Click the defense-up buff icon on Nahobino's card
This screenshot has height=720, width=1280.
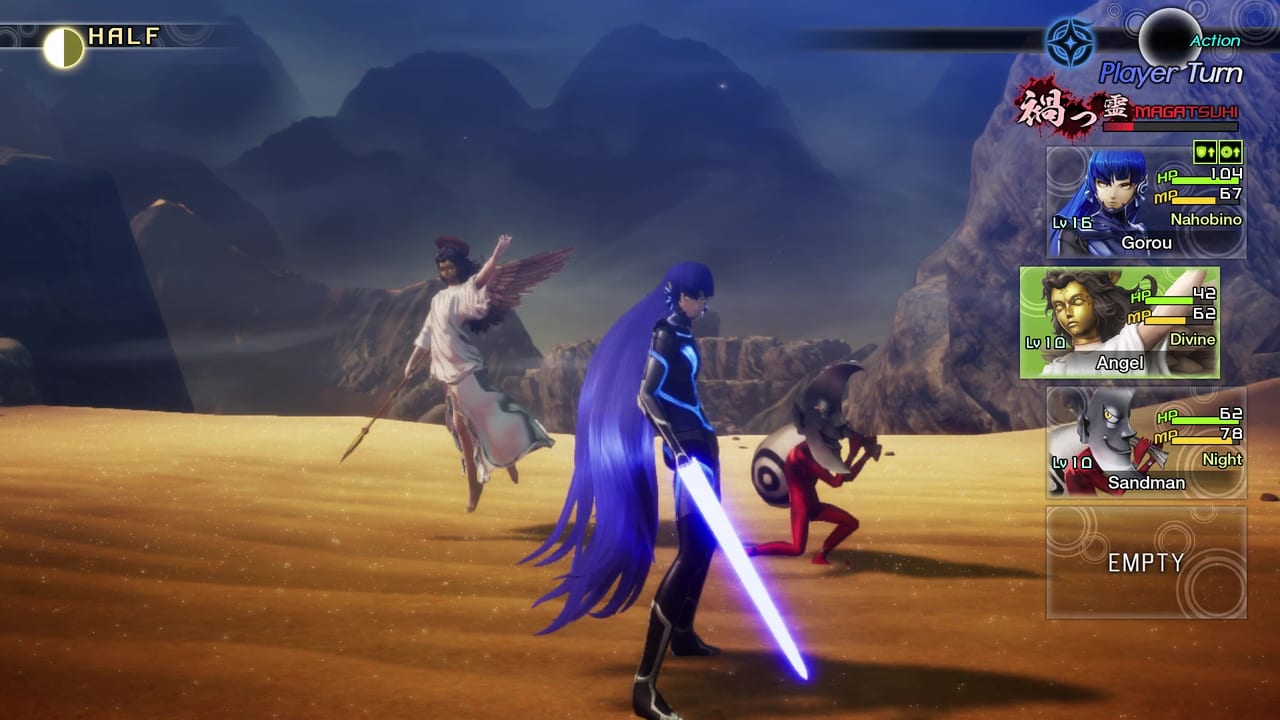(1204, 152)
